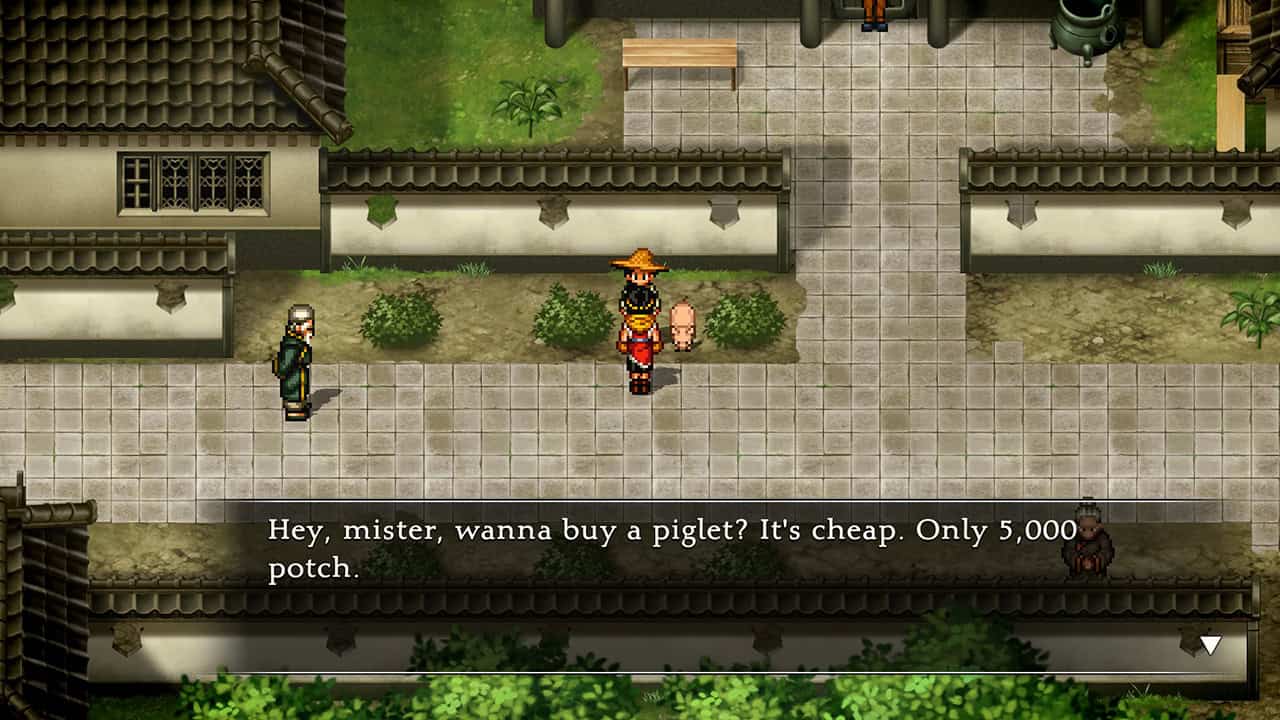The height and width of the screenshot is (720, 1280).
Task: Advance dialogue with the white arrow indicator
Action: point(1210,645)
